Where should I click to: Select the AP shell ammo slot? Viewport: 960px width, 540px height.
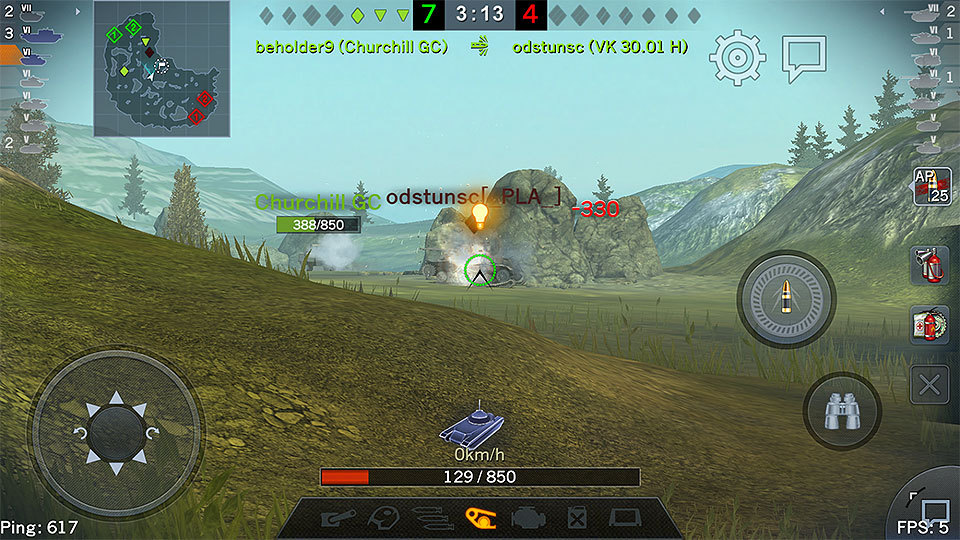point(931,187)
